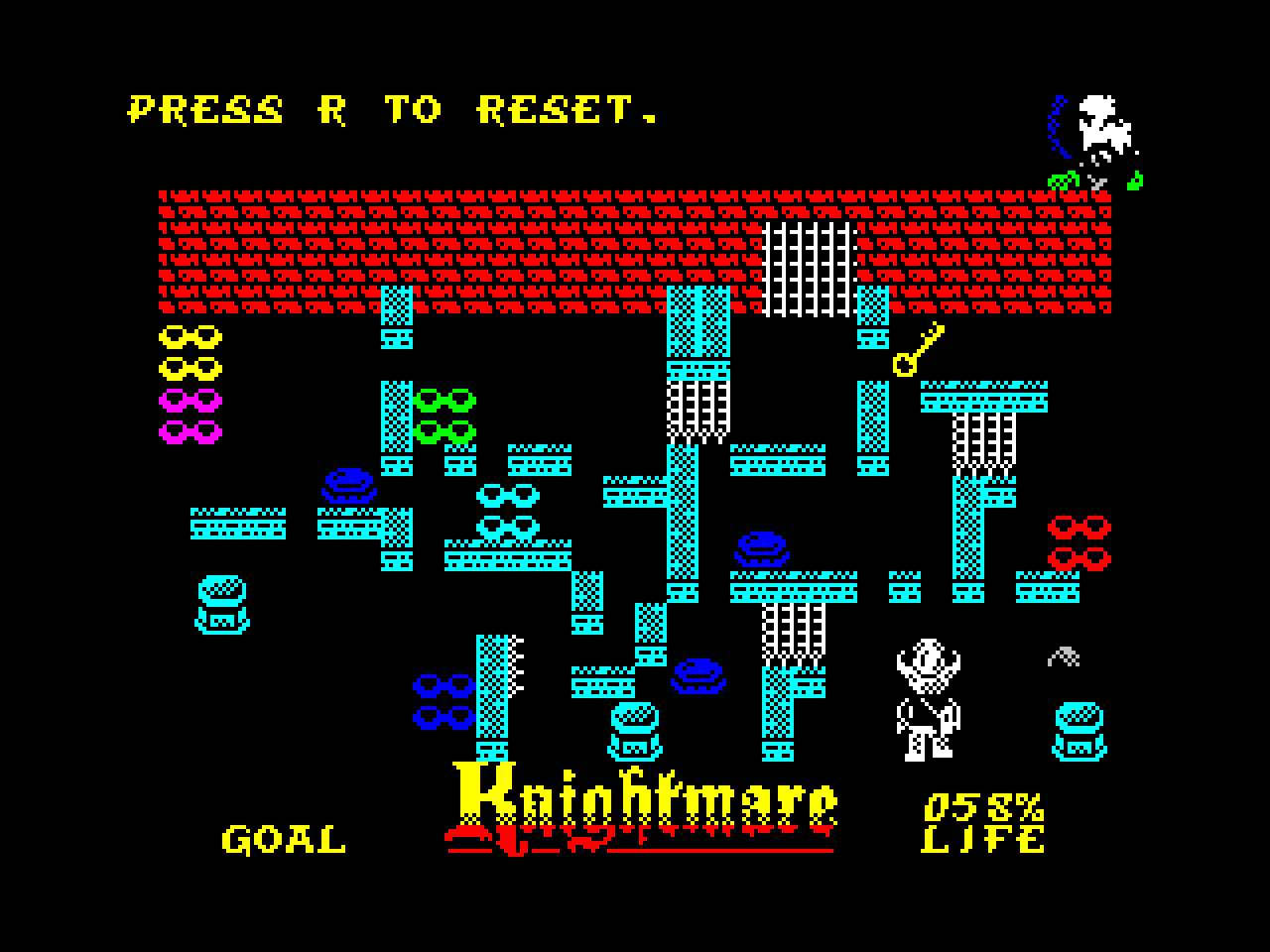Click the 058% life counter

pyautogui.click(x=985, y=805)
